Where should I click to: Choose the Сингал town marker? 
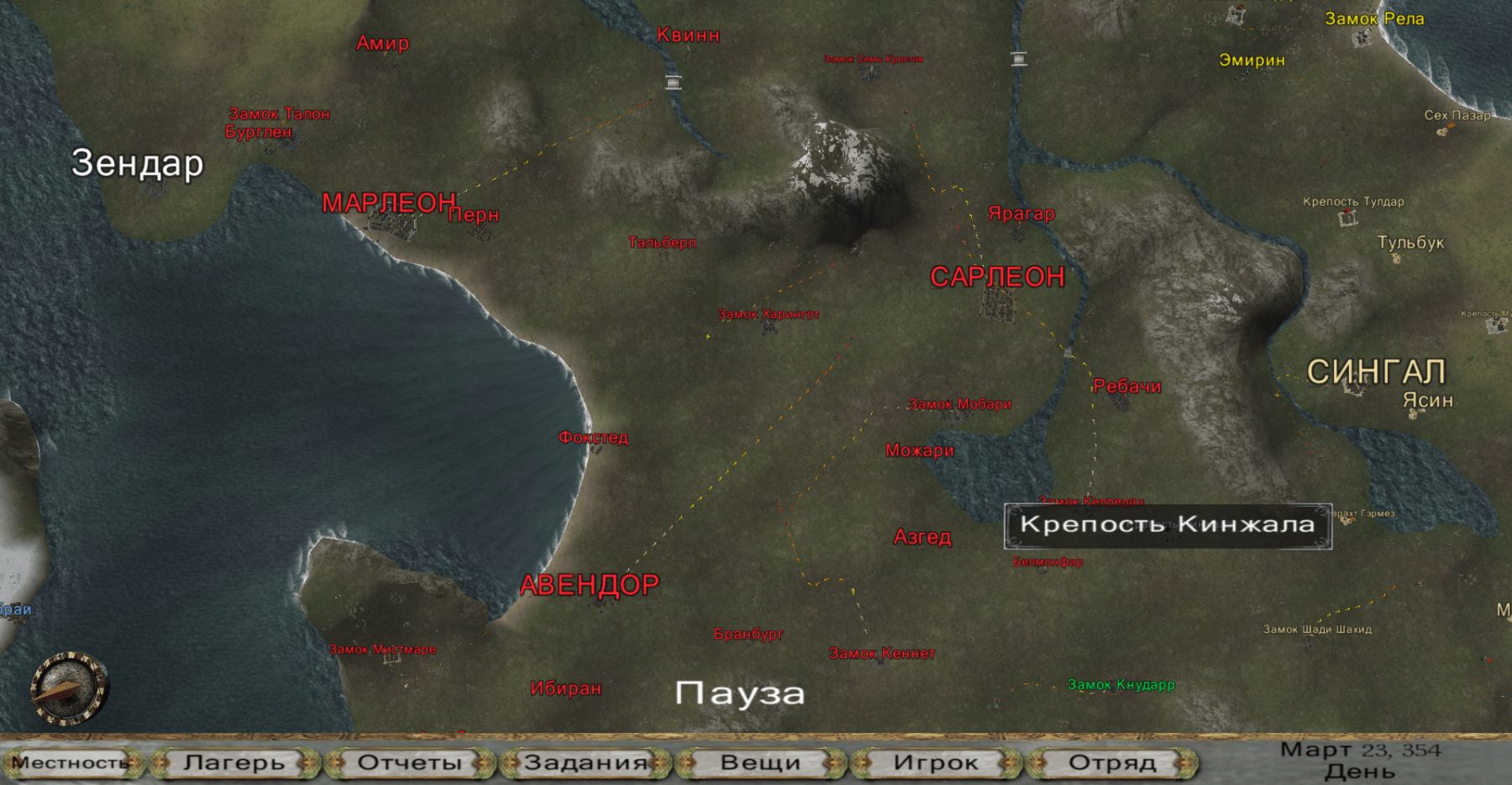pyautogui.click(x=1375, y=371)
